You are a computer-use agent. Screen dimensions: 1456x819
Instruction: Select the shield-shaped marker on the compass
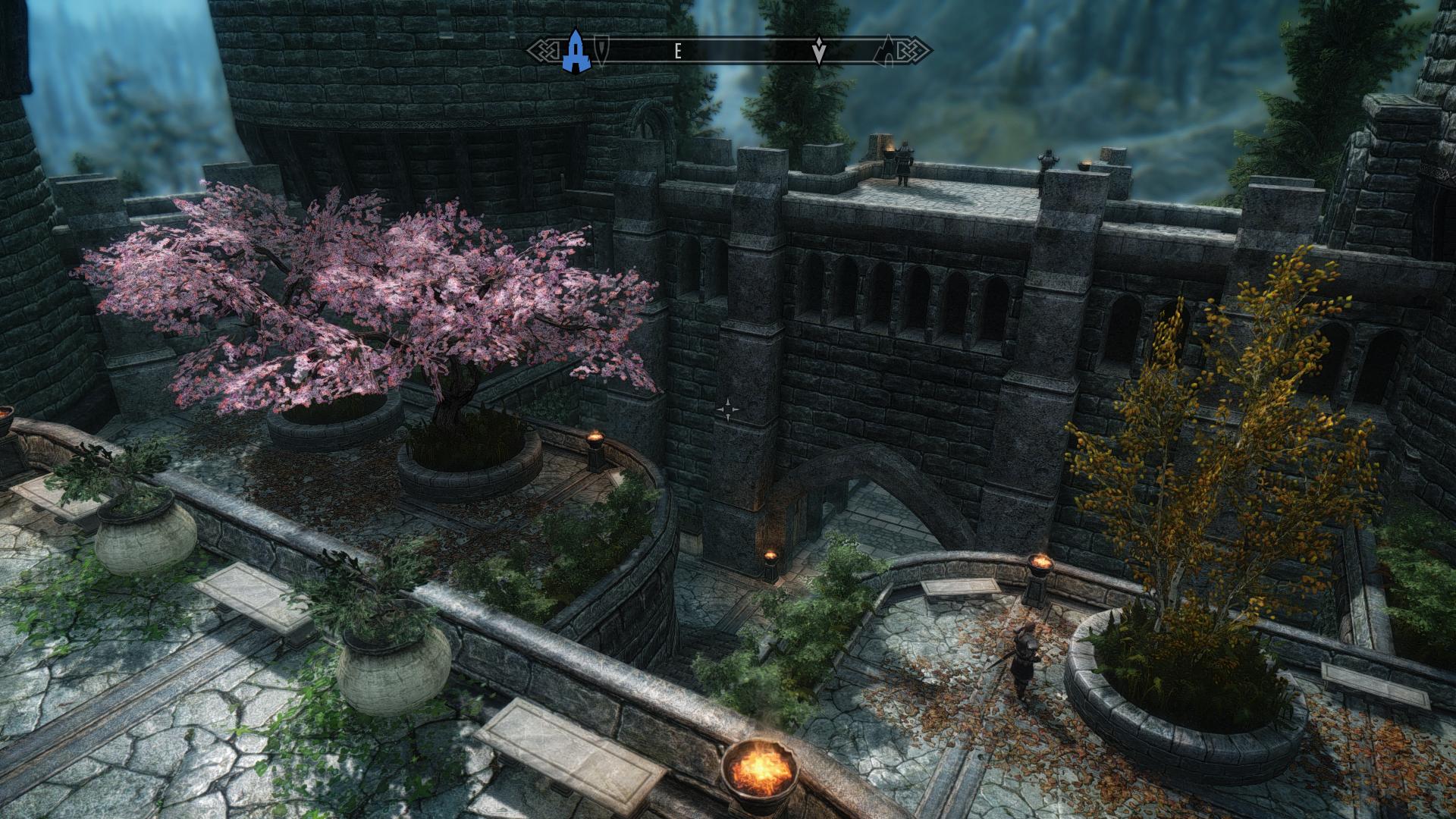click(601, 51)
